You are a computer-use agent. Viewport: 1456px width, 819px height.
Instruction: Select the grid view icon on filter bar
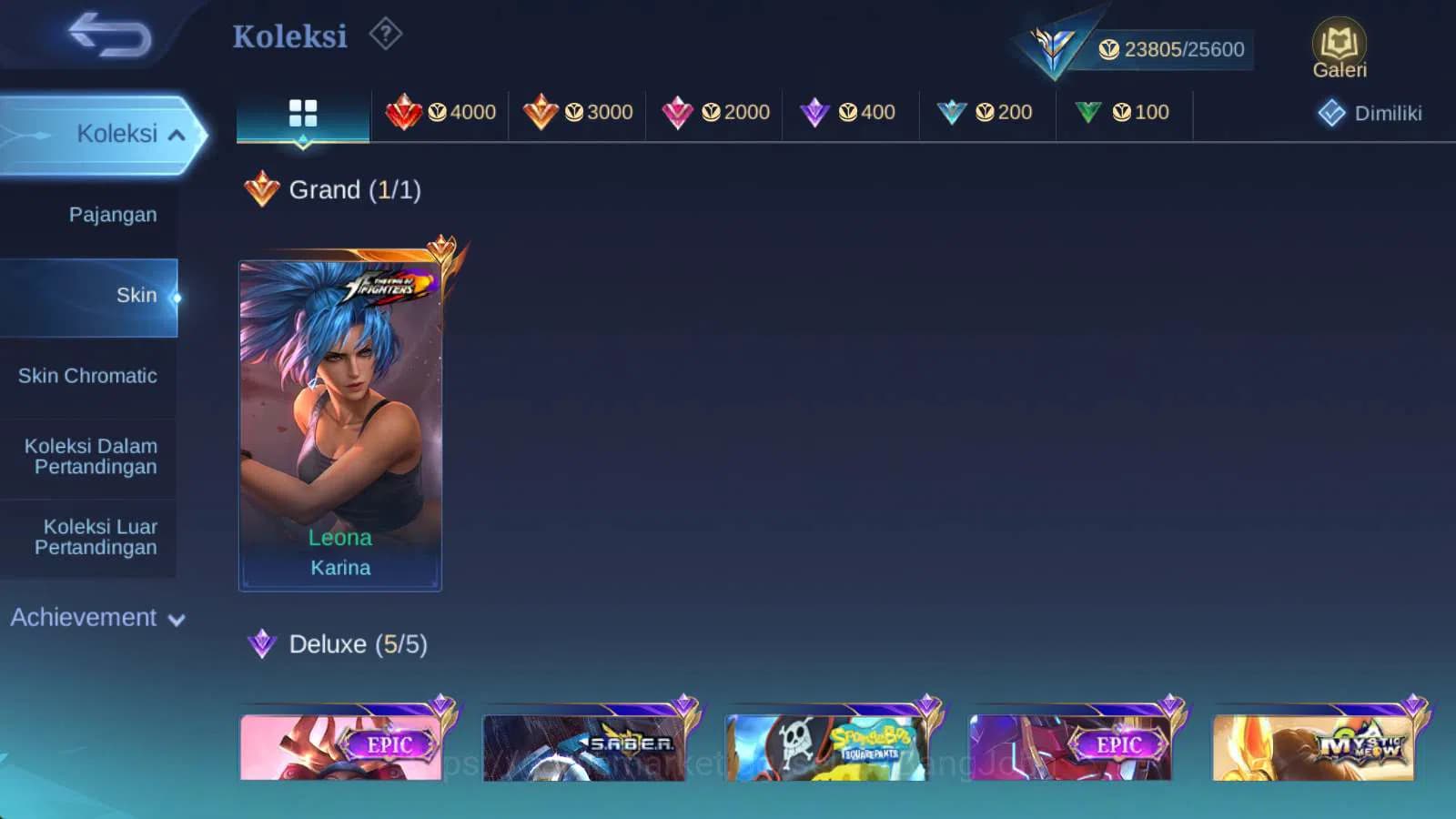pos(302,113)
